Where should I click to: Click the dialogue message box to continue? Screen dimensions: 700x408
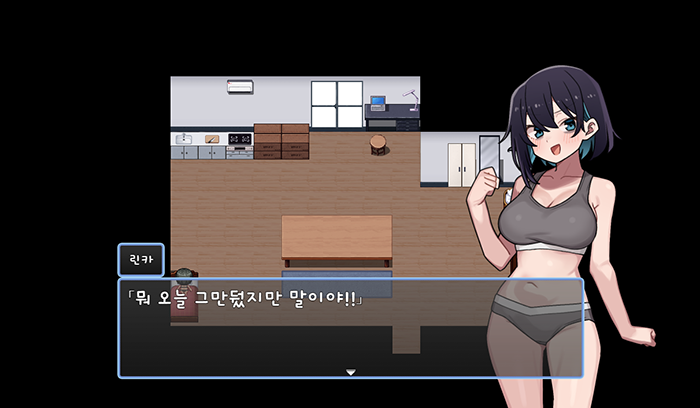click(x=300, y=330)
